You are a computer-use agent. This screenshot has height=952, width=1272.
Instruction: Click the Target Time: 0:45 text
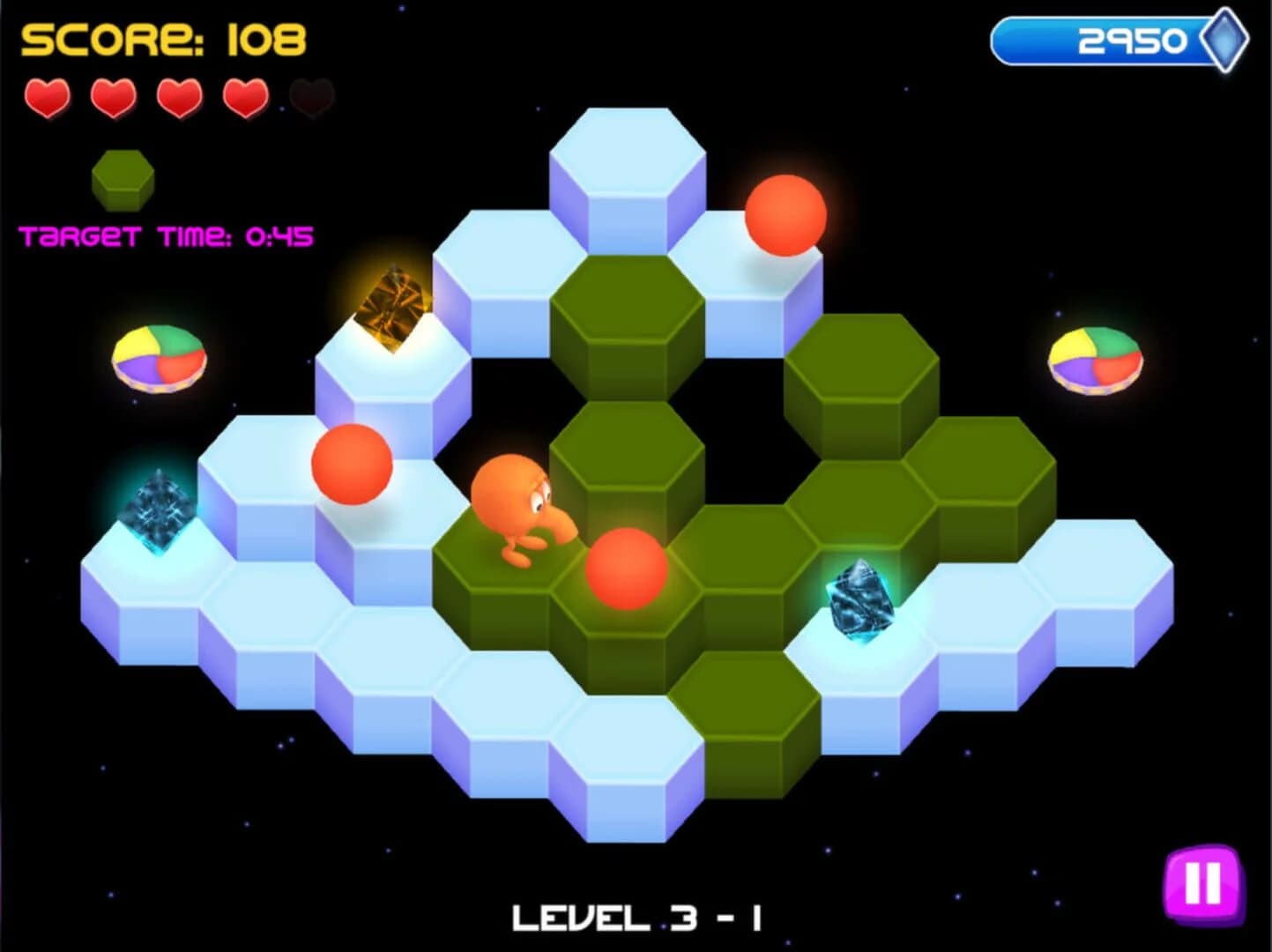167,234
